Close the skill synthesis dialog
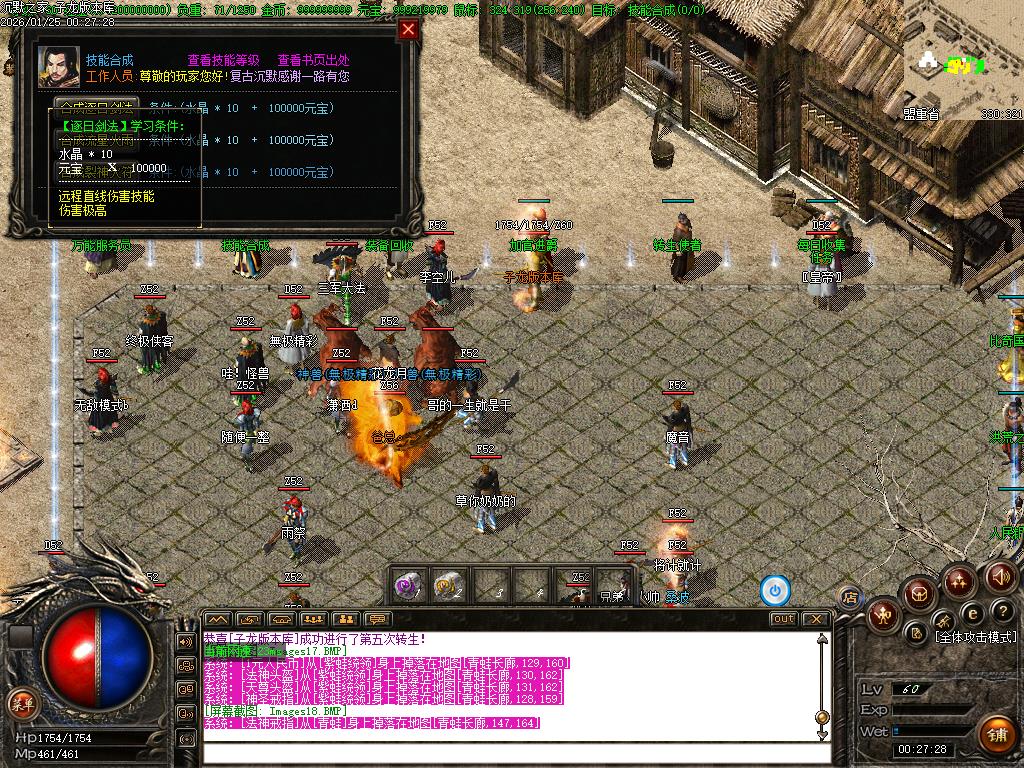1024x768 pixels. pos(407,29)
